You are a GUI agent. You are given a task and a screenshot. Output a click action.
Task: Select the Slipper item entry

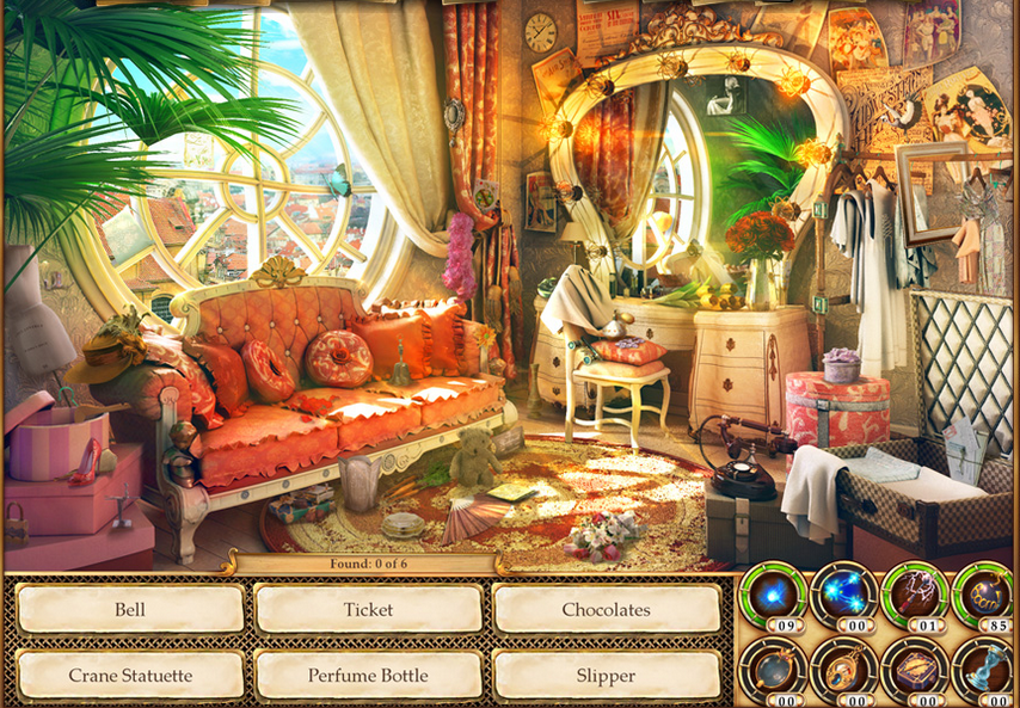[x=606, y=675]
